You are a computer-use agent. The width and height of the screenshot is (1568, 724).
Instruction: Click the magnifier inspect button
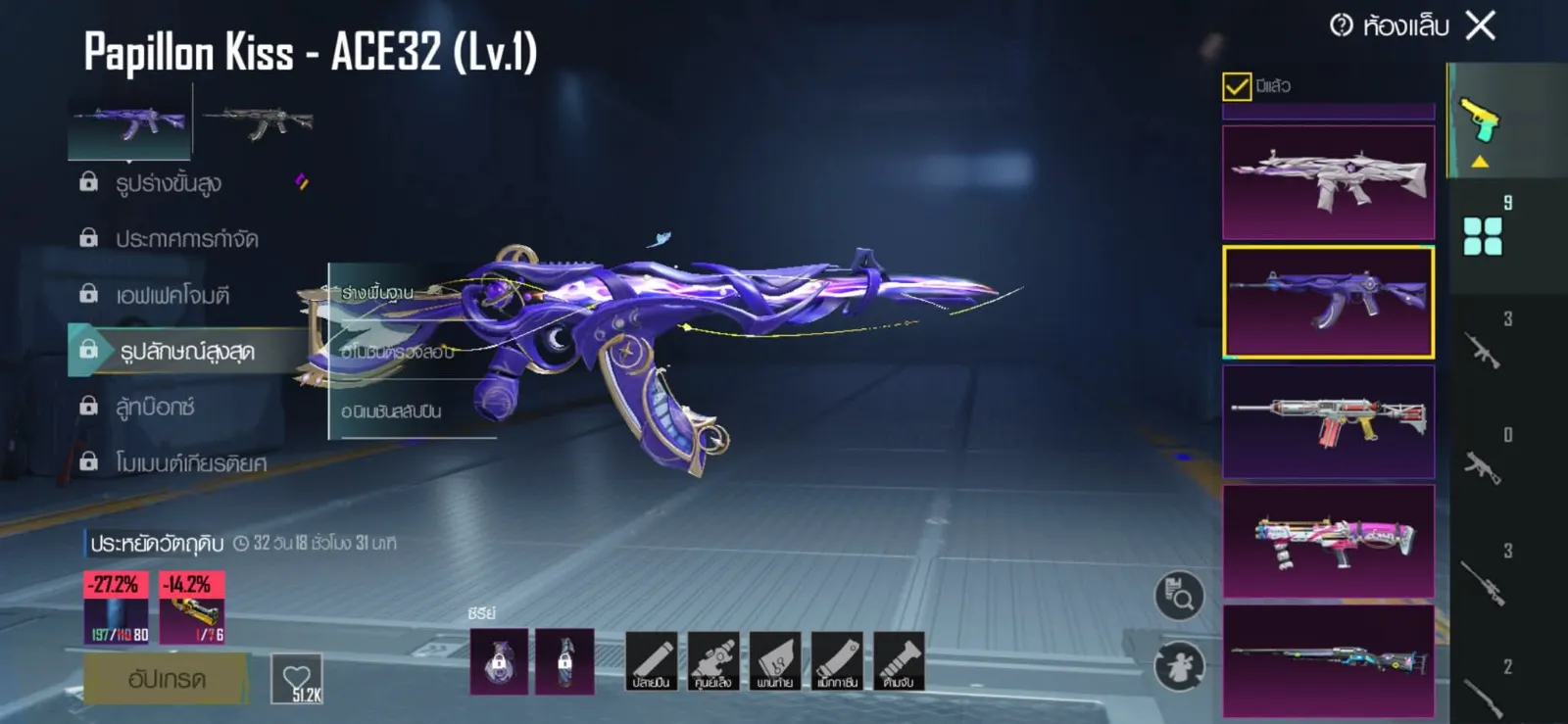point(1179,595)
